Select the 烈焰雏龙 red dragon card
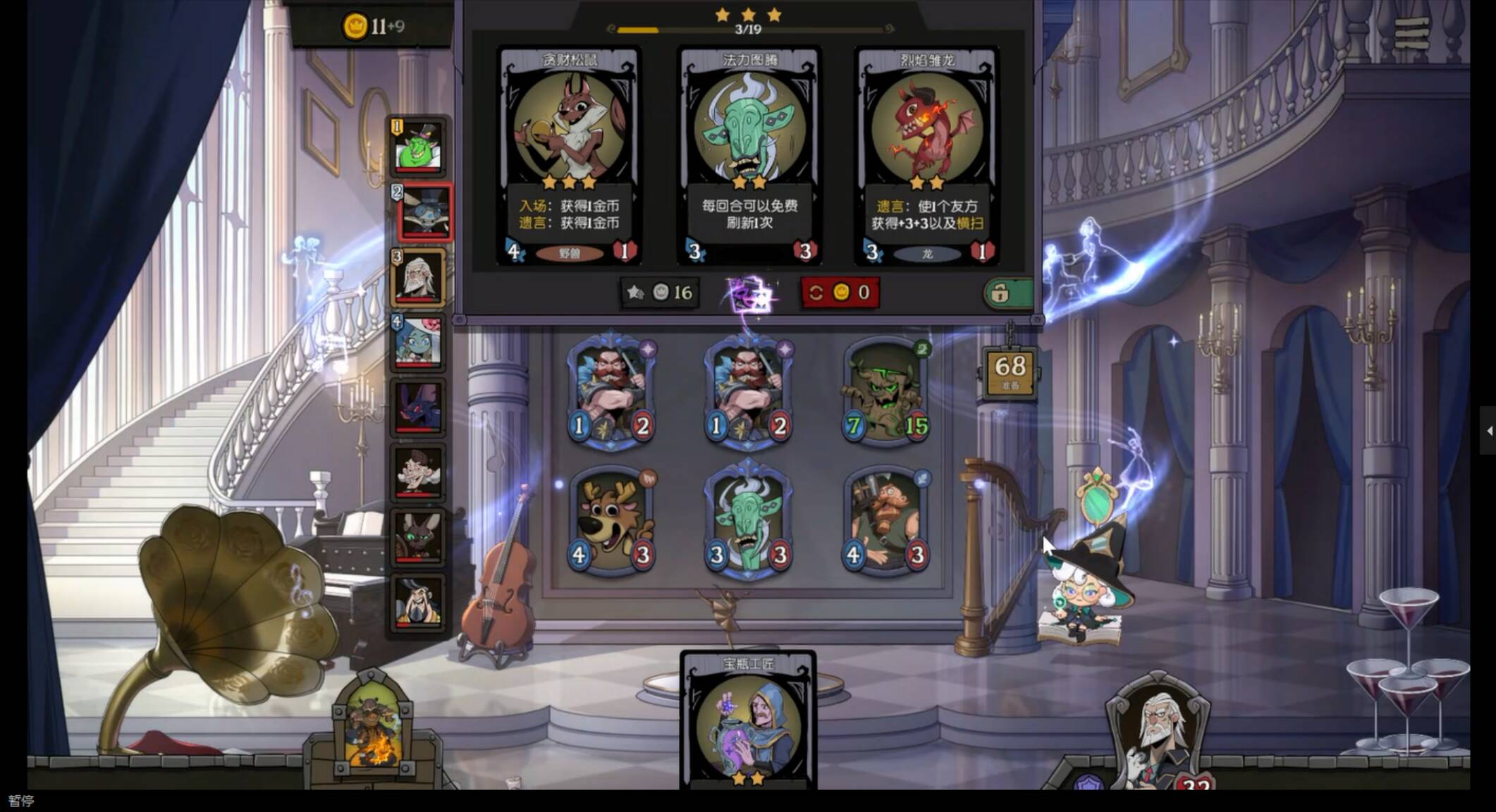This screenshot has width=1496, height=812. (x=926, y=155)
